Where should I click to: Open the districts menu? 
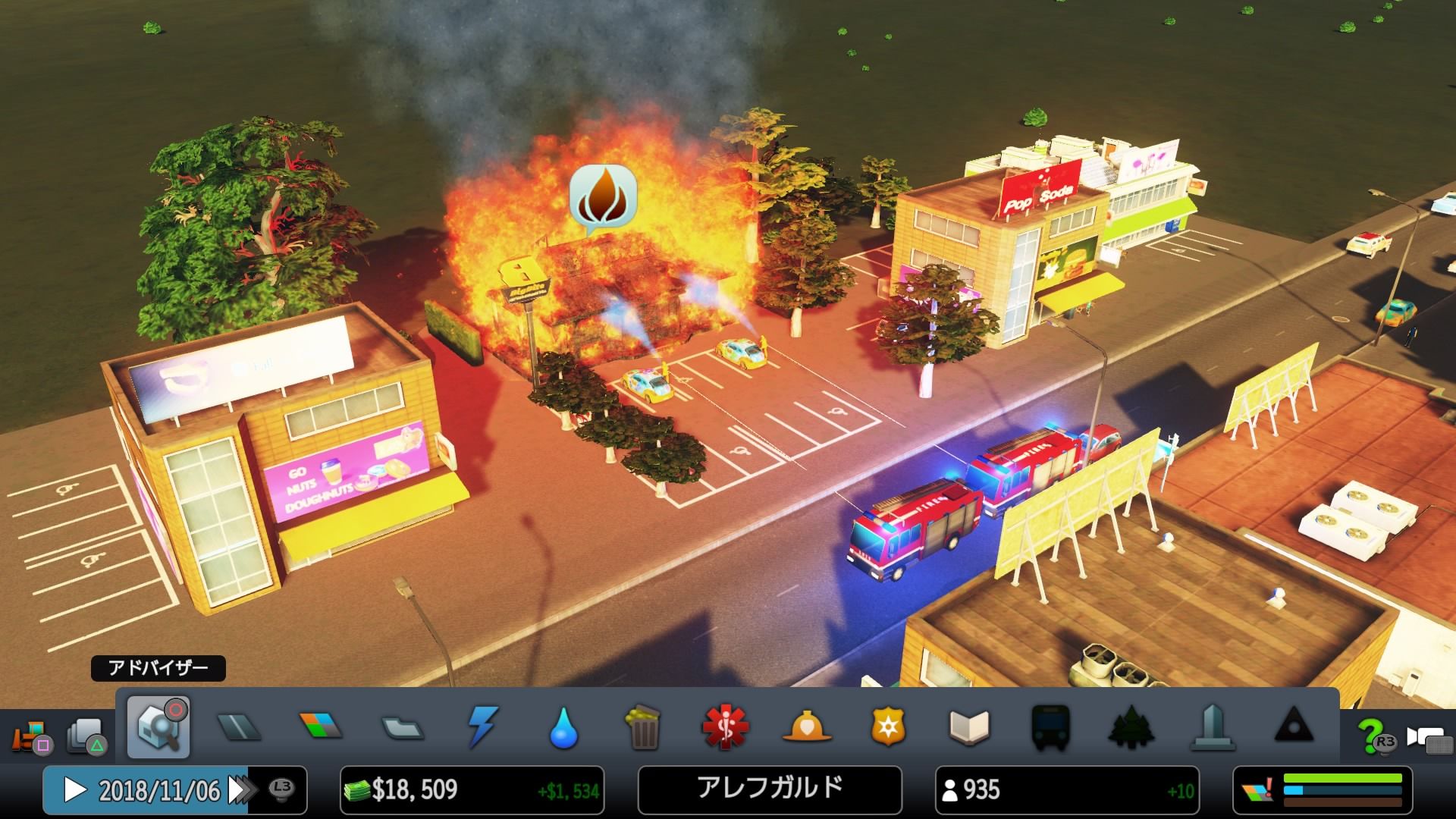[403, 728]
